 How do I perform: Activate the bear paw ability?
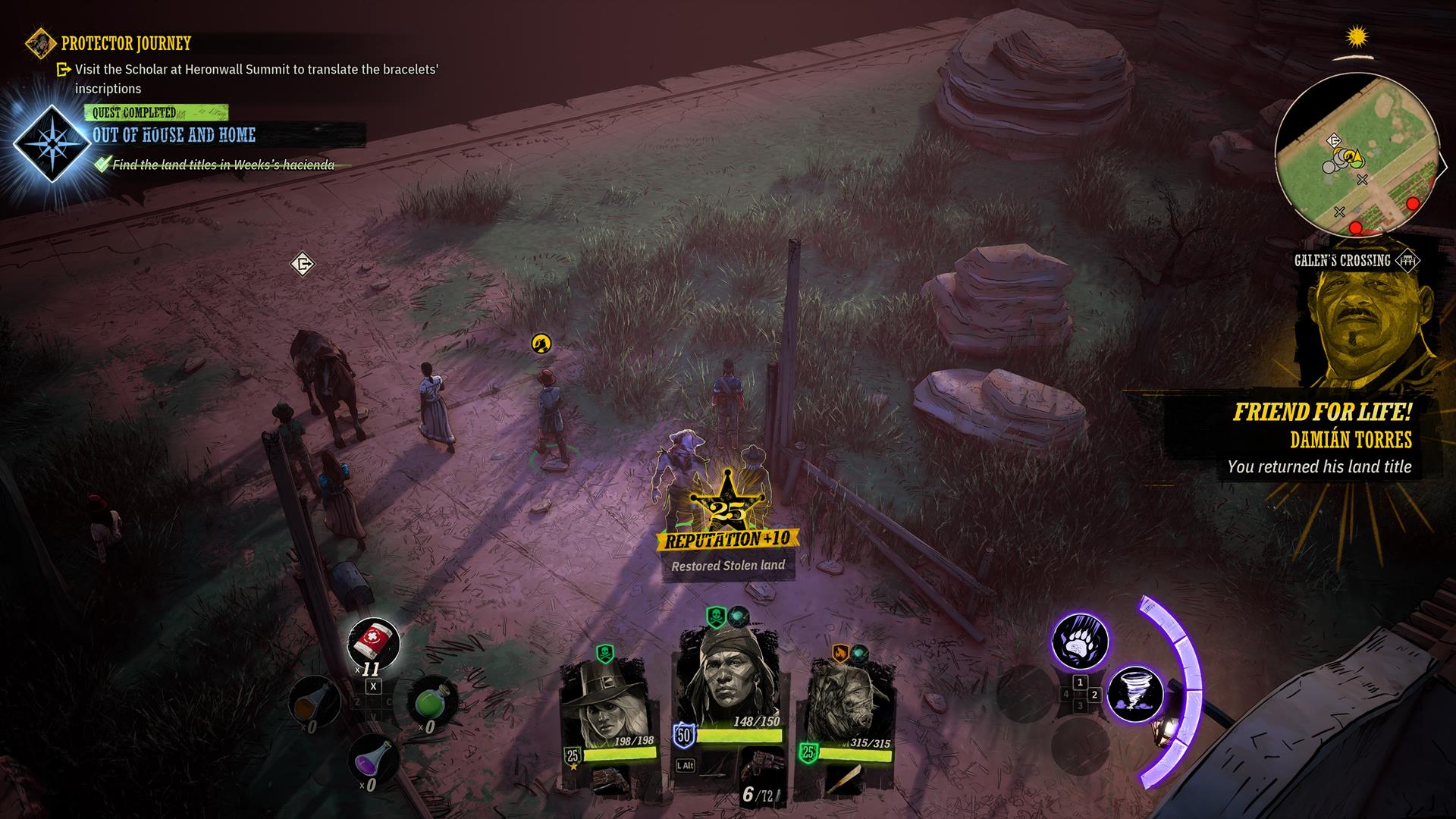1079,643
